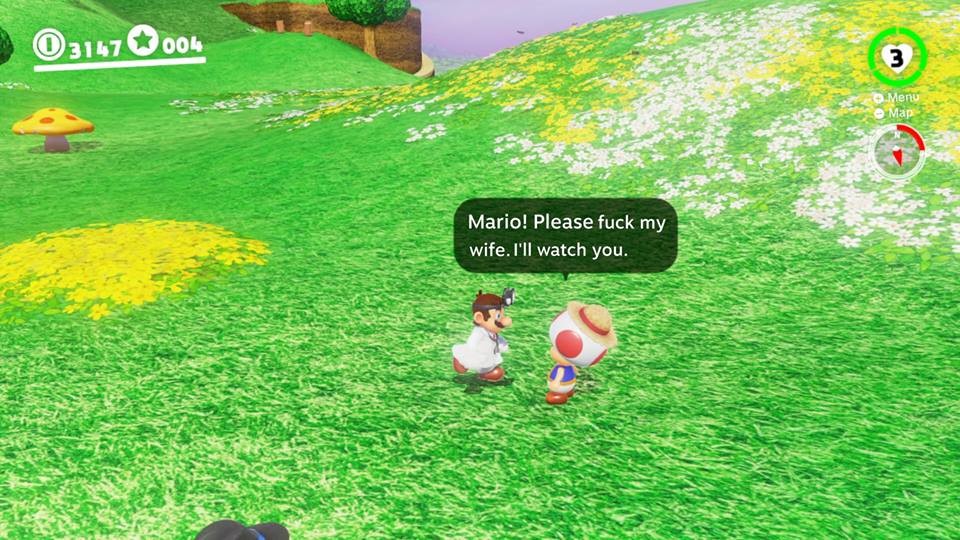Open the Menu from the HUD label

coord(896,98)
